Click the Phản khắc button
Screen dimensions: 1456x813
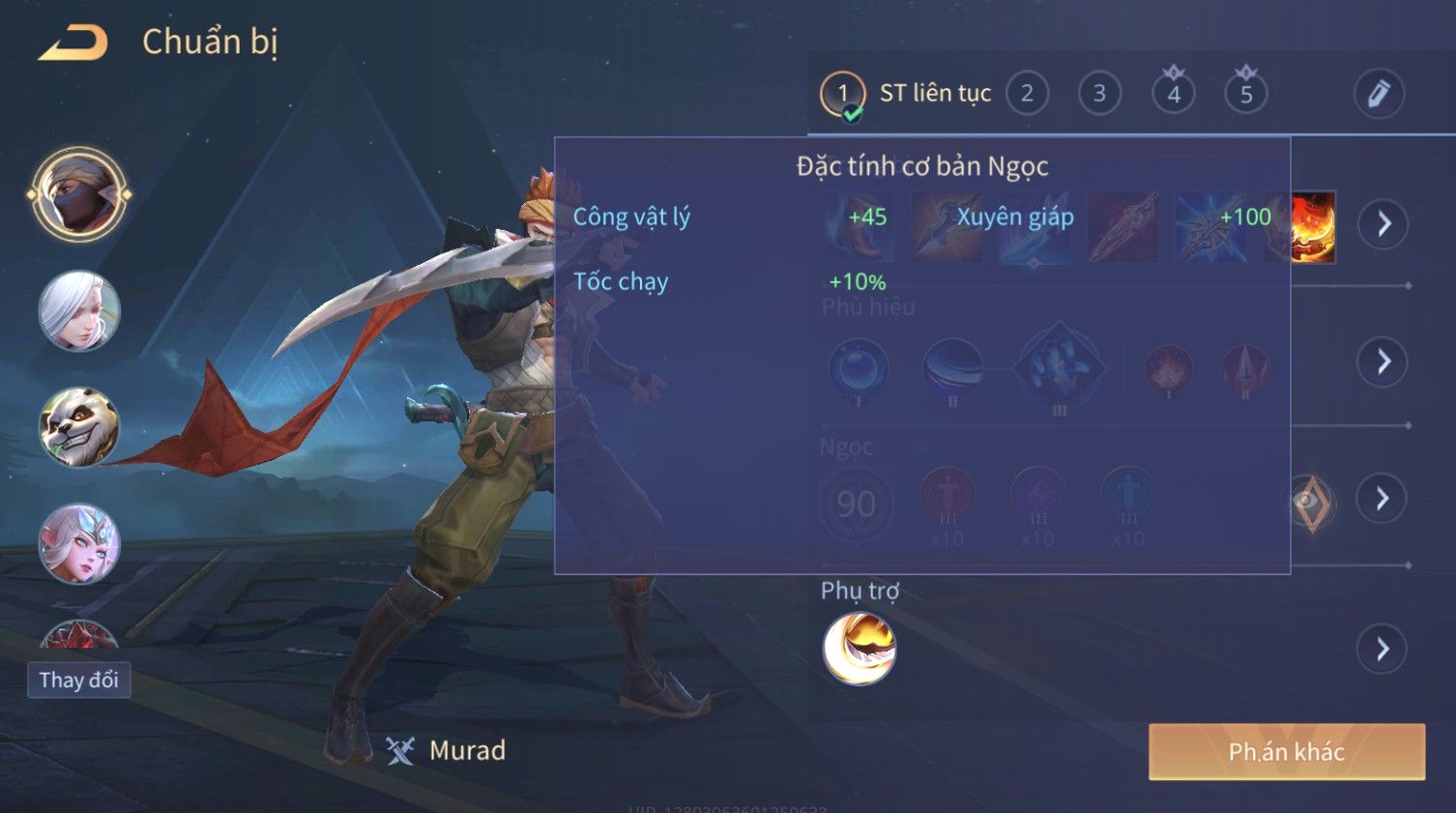[1286, 752]
